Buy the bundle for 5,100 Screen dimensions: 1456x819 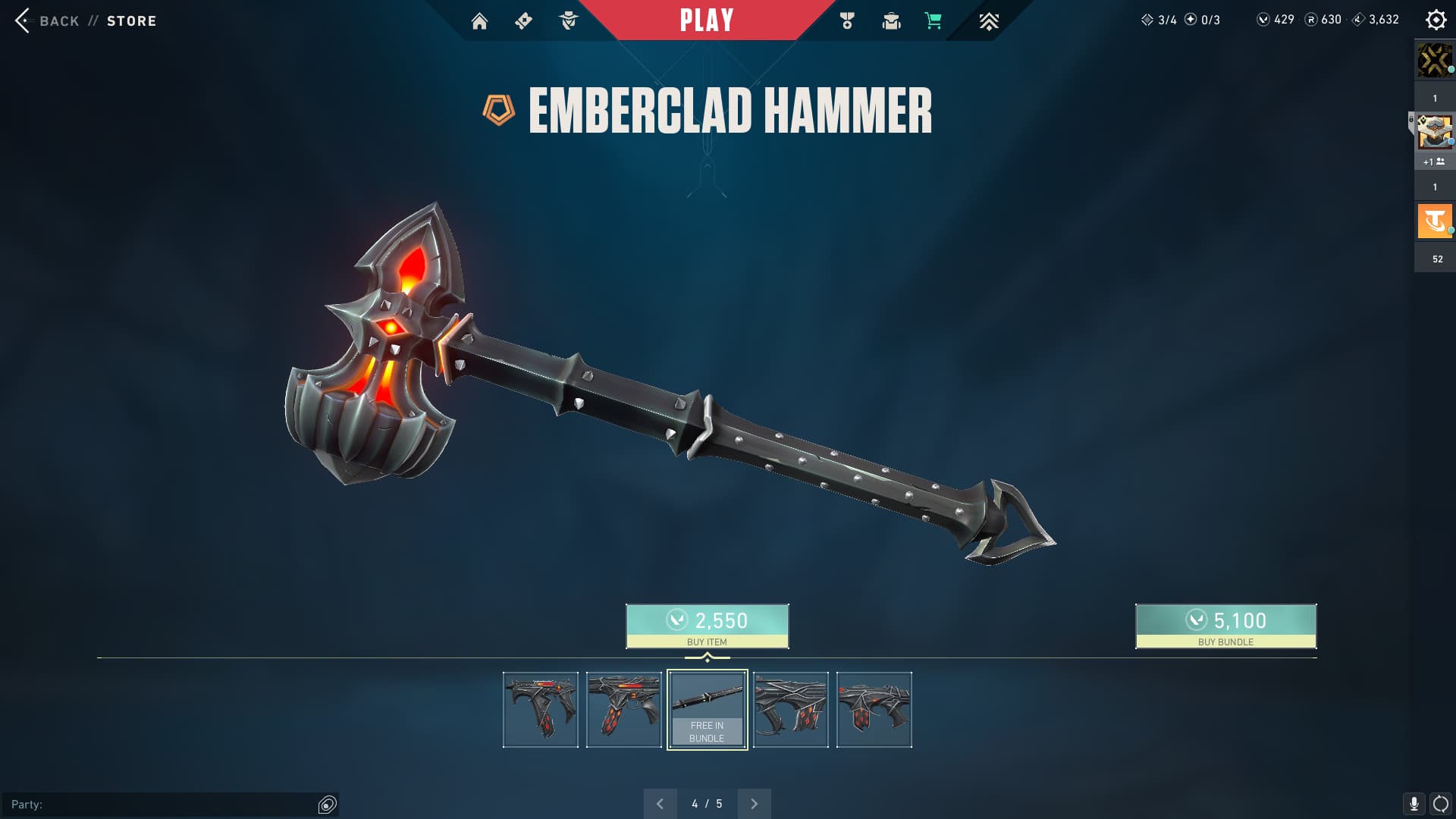[1225, 626]
